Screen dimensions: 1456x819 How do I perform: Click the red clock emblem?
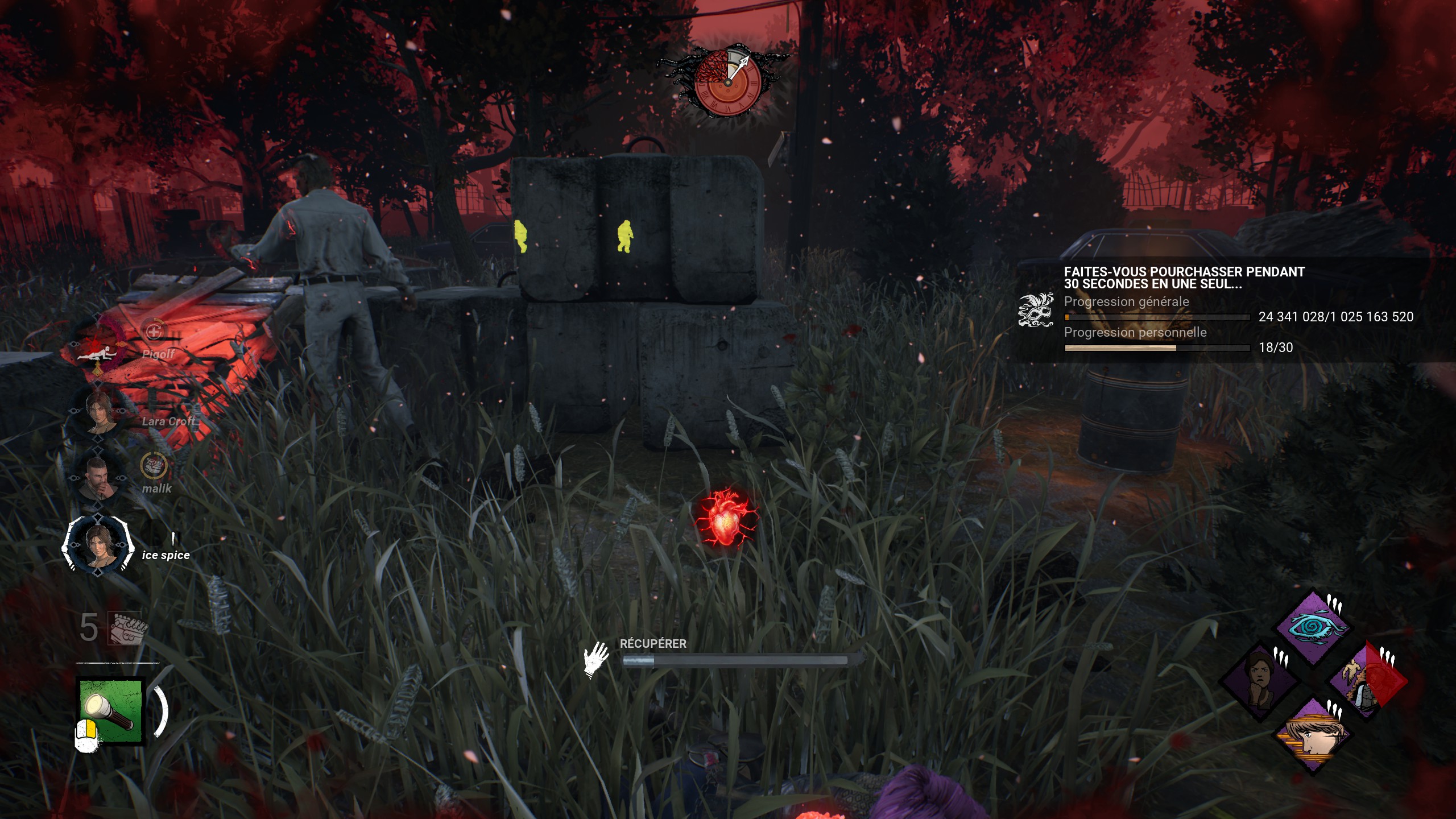727,82
